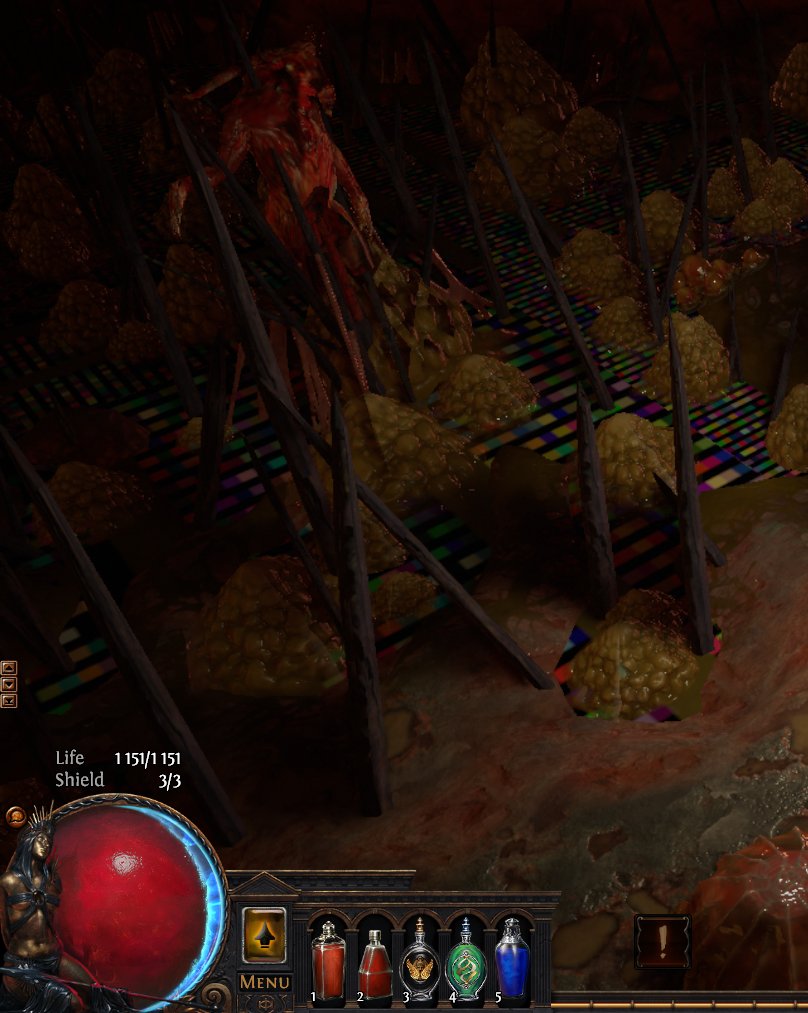Use the angular red flask in slot 2

pos(374,962)
